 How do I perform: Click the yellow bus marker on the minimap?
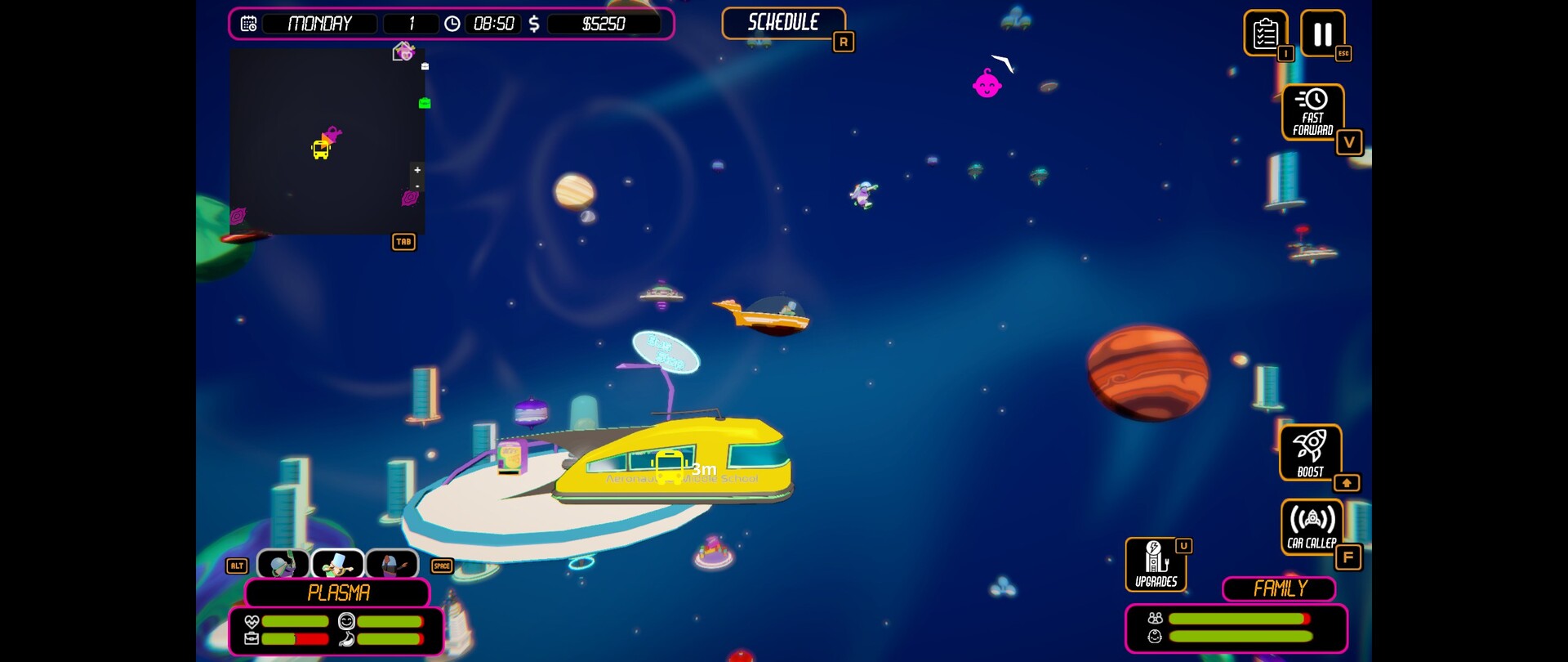pyautogui.click(x=321, y=150)
